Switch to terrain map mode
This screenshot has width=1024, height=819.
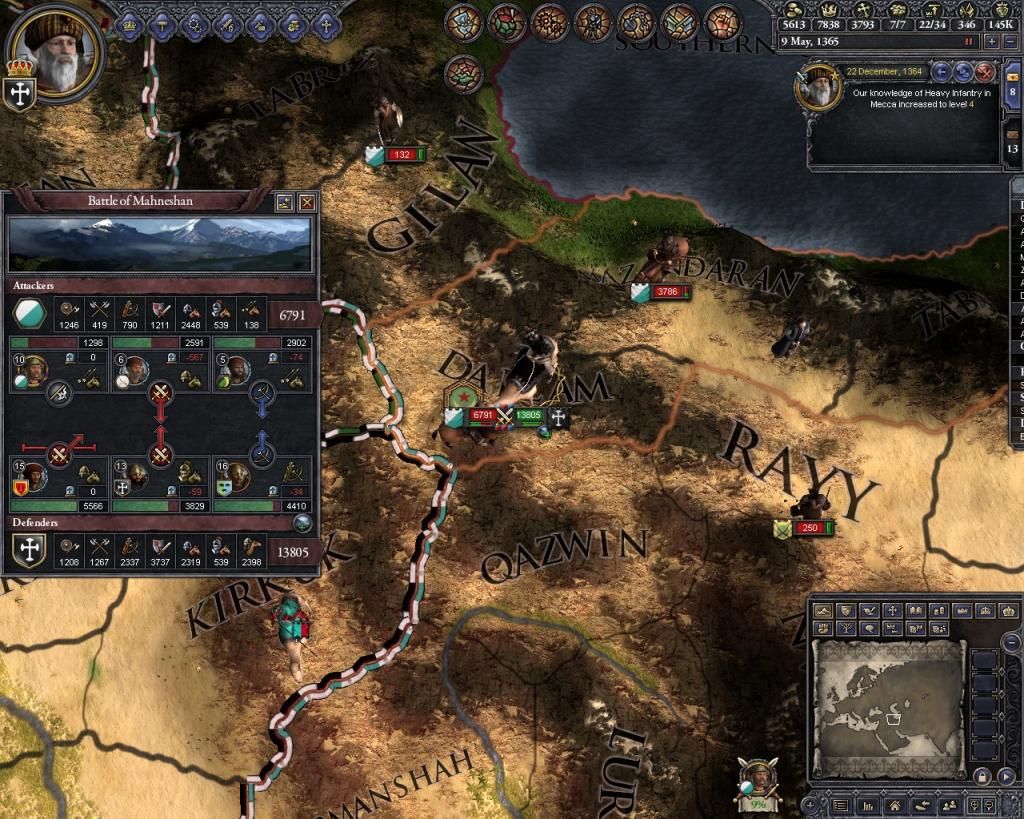point(824,610)
